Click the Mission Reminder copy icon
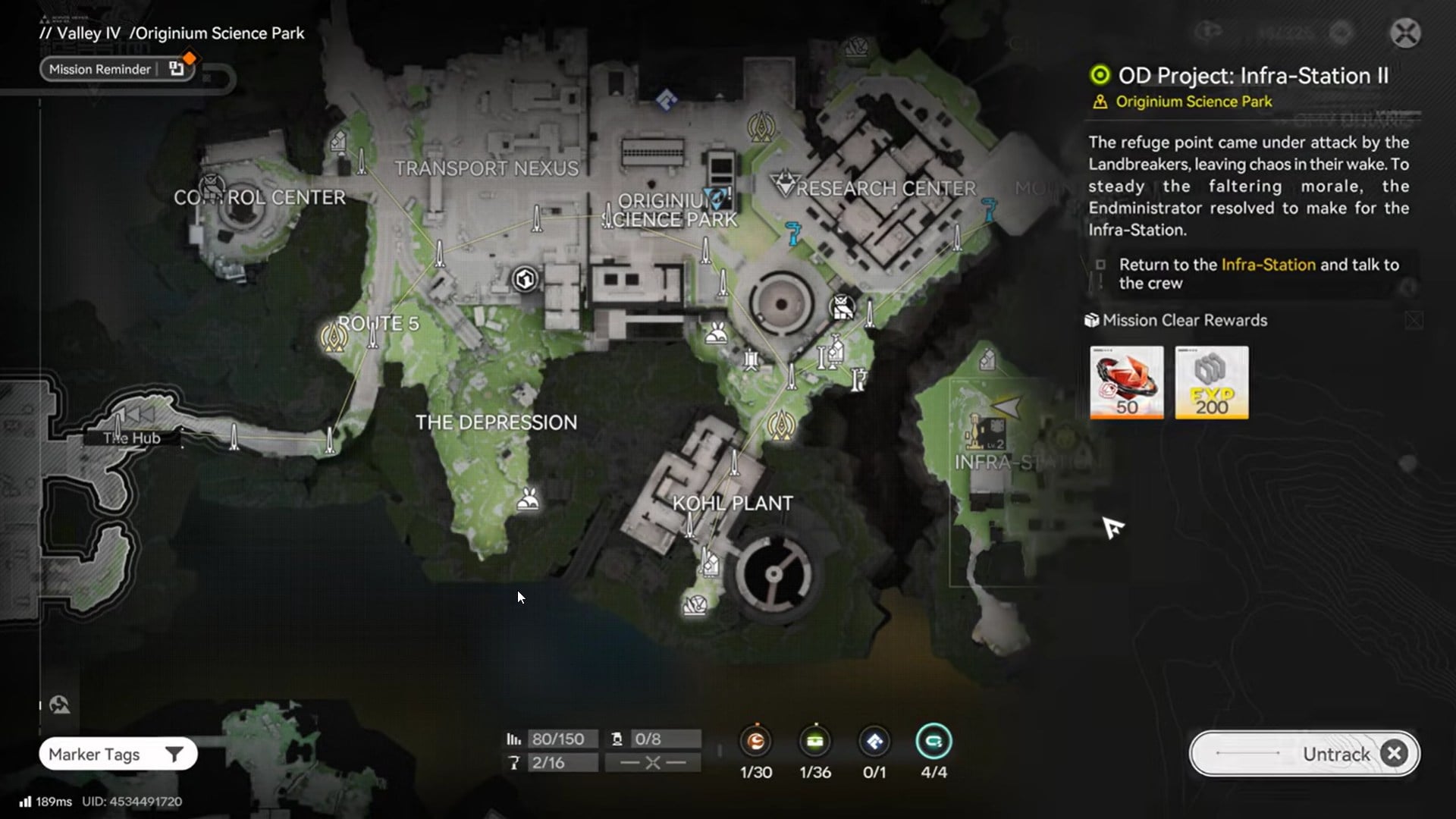 (x=178, y=69)
